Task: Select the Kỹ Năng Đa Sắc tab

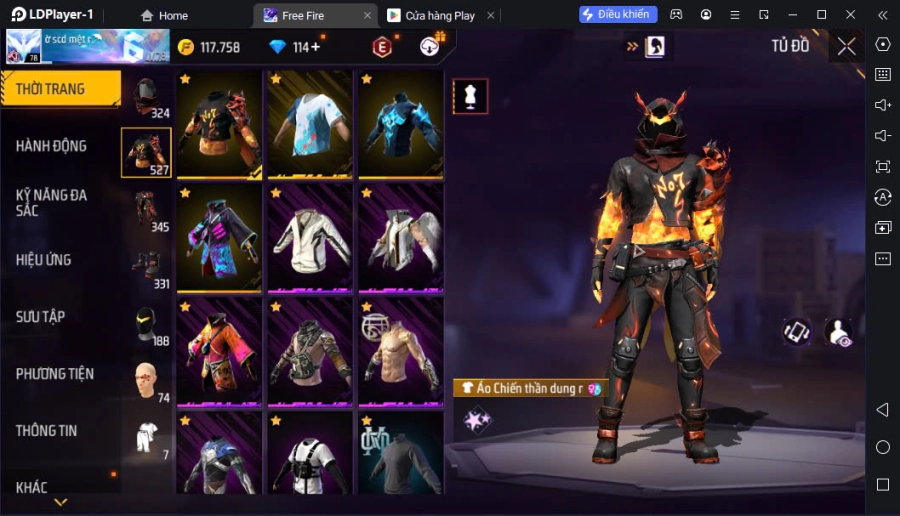Action: (x=52, y=202)
